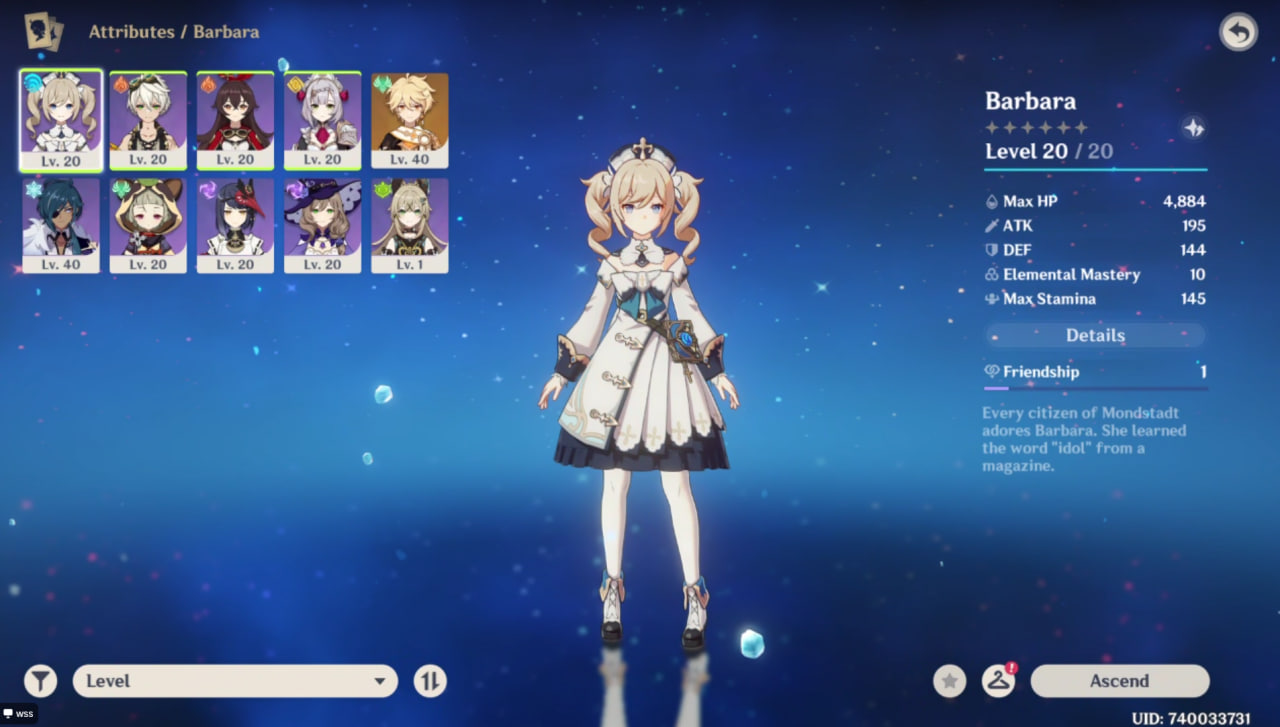Image resolution: width=1280 pixels, height=727 pixels.
Task: Select Kujou Sara with the red mask
Action: [x=235, y=225]
